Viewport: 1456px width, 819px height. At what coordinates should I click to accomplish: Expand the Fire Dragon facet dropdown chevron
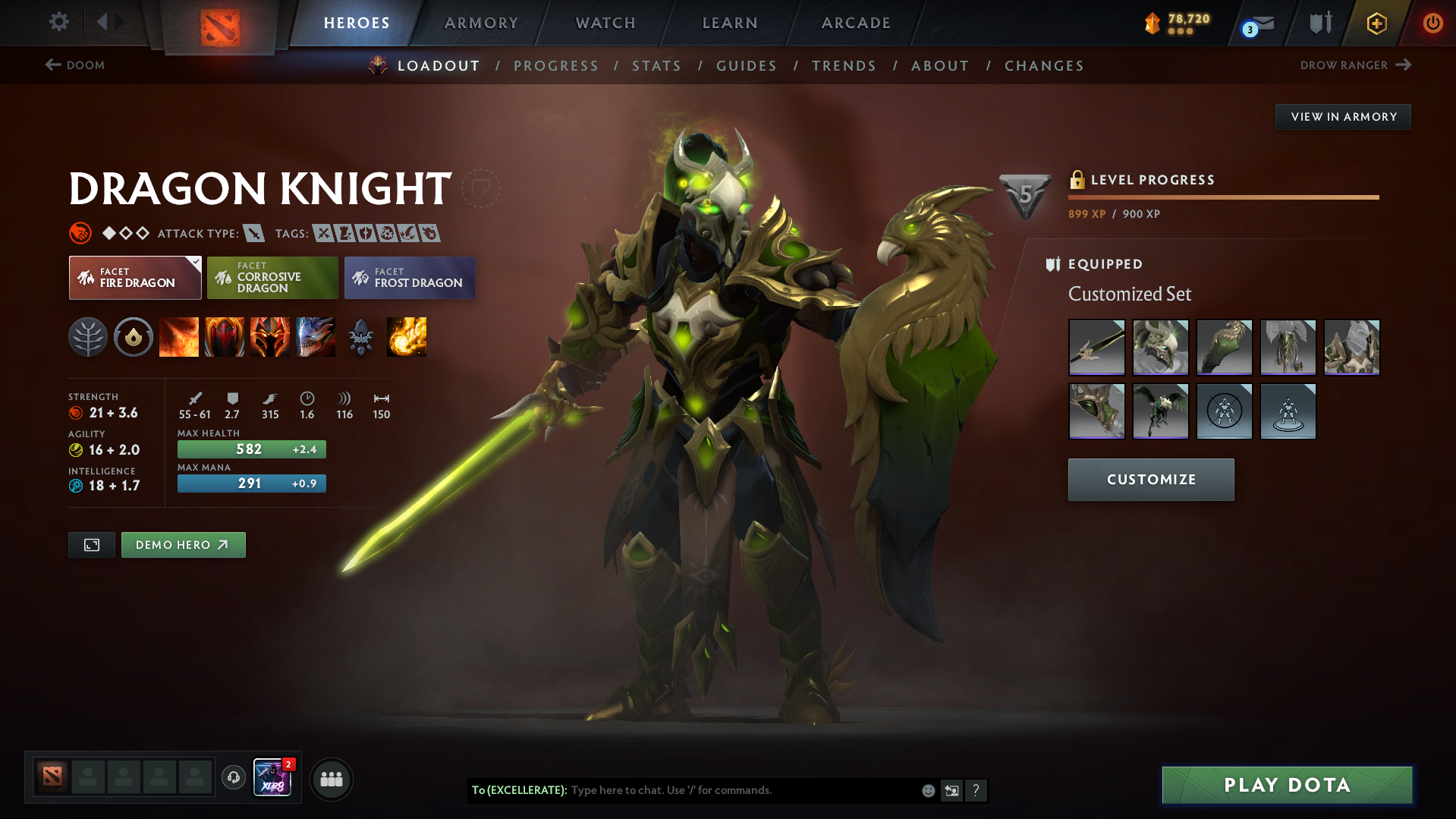click(x=196, y=261)
